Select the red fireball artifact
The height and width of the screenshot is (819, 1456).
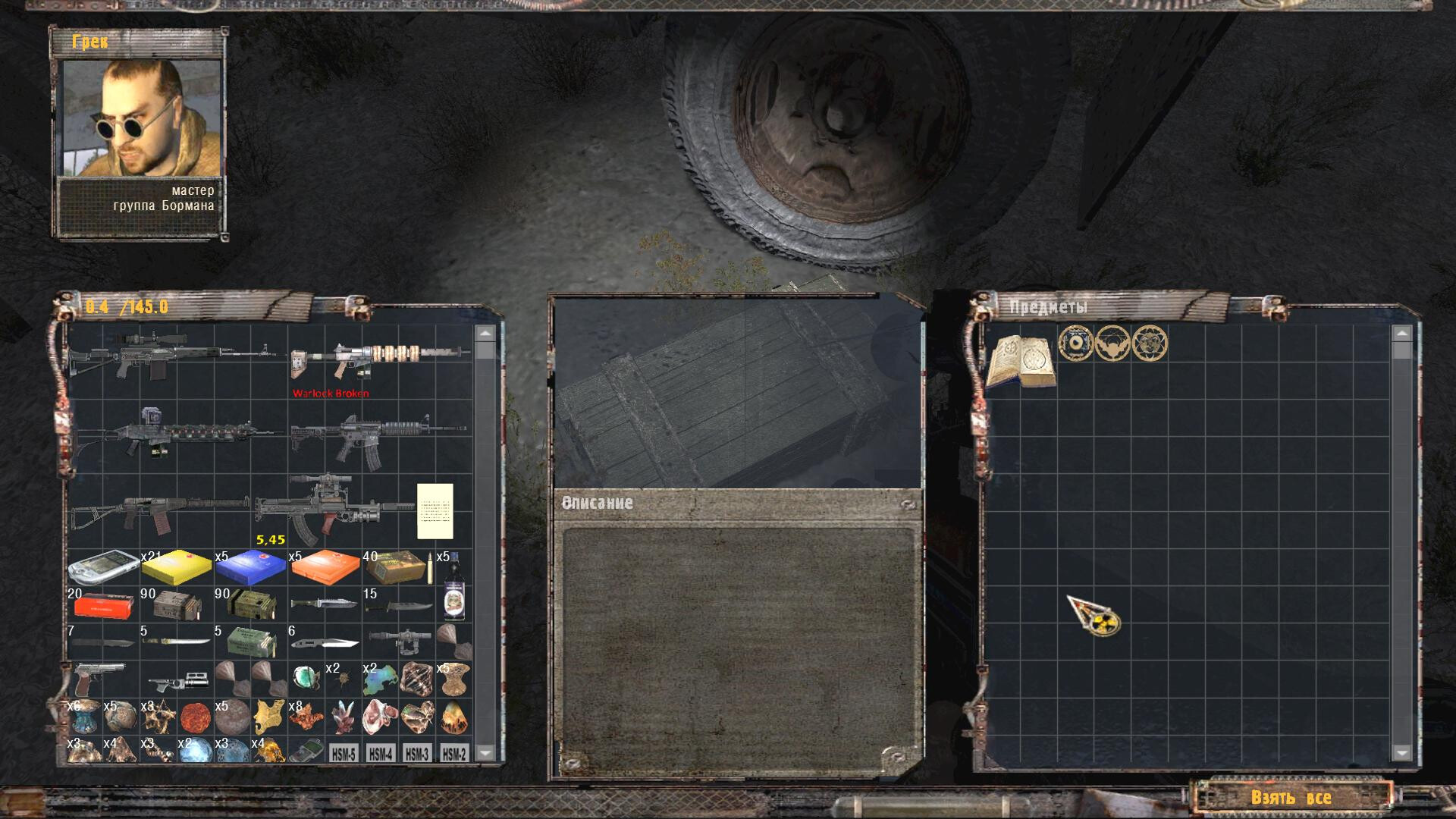pyautogui.click(x=195, y=717)
